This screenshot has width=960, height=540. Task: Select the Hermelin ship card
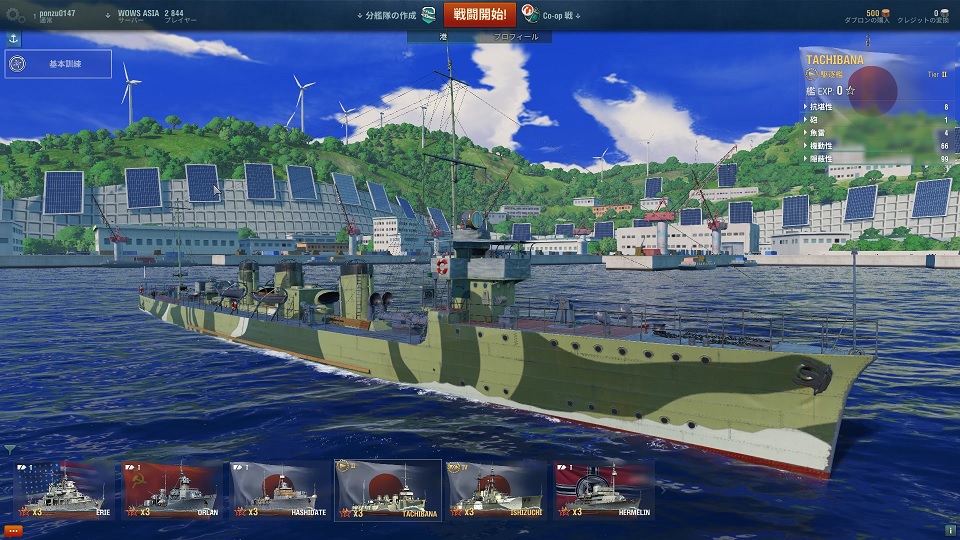[x=604, y=490]
